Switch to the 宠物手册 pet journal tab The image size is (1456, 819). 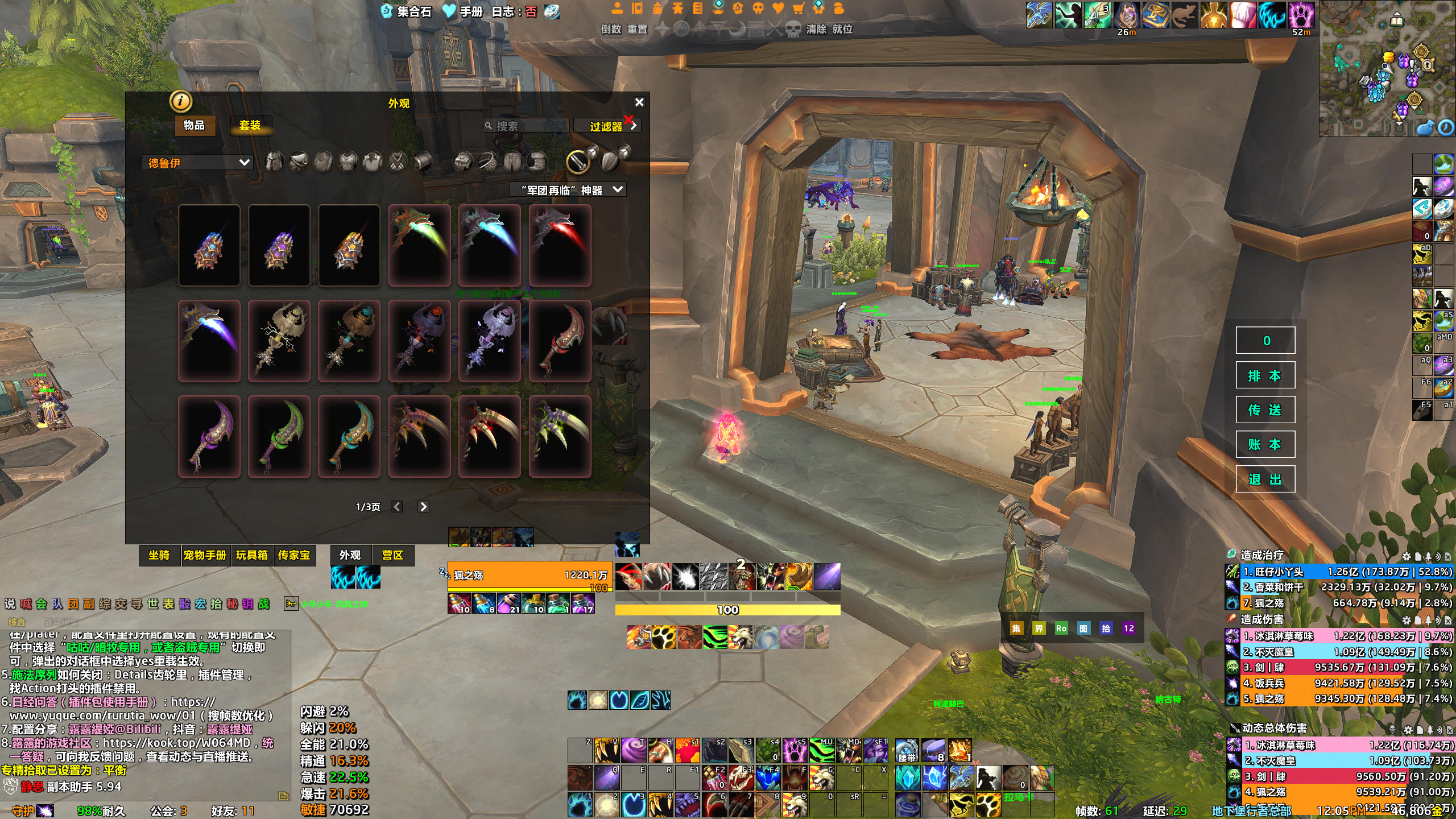[x=205, y=555]
